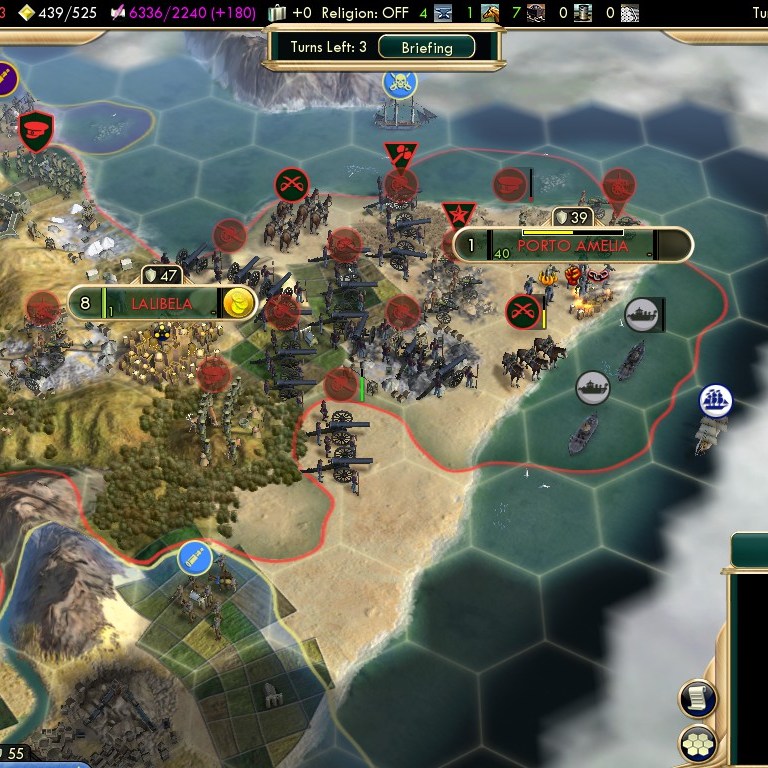
Task: Open the scenario Briefing
Action: pyautogui.click(x=427, y=47)
